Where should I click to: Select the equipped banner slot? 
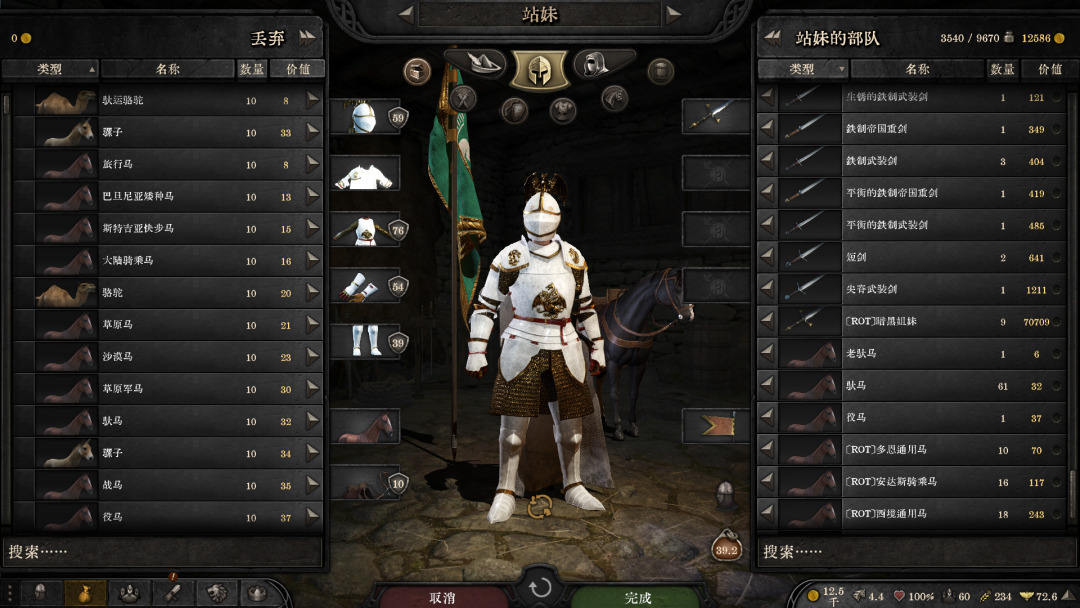coord(716,426)
